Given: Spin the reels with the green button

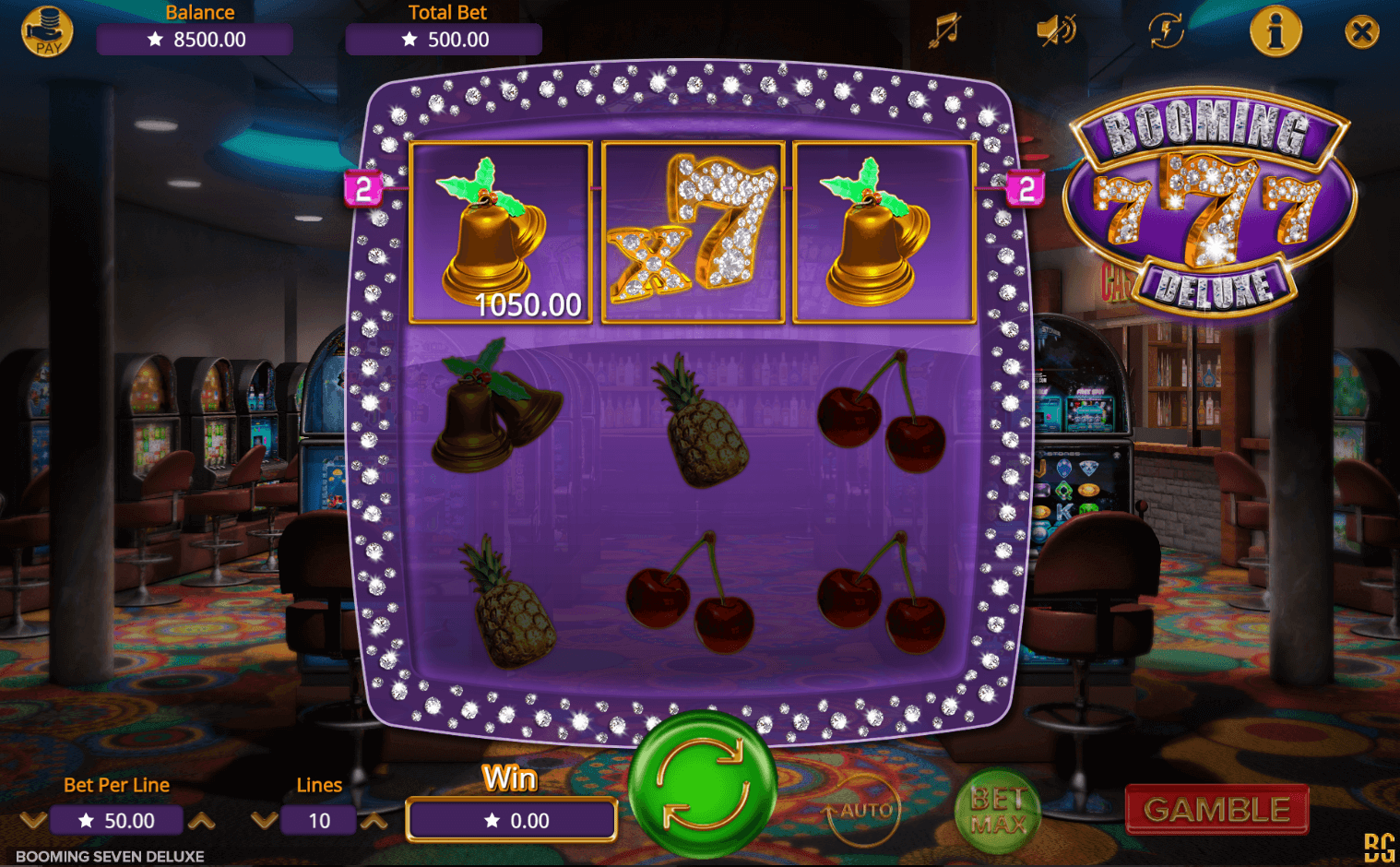Looking at the screenshot, I should coord(703,785).
